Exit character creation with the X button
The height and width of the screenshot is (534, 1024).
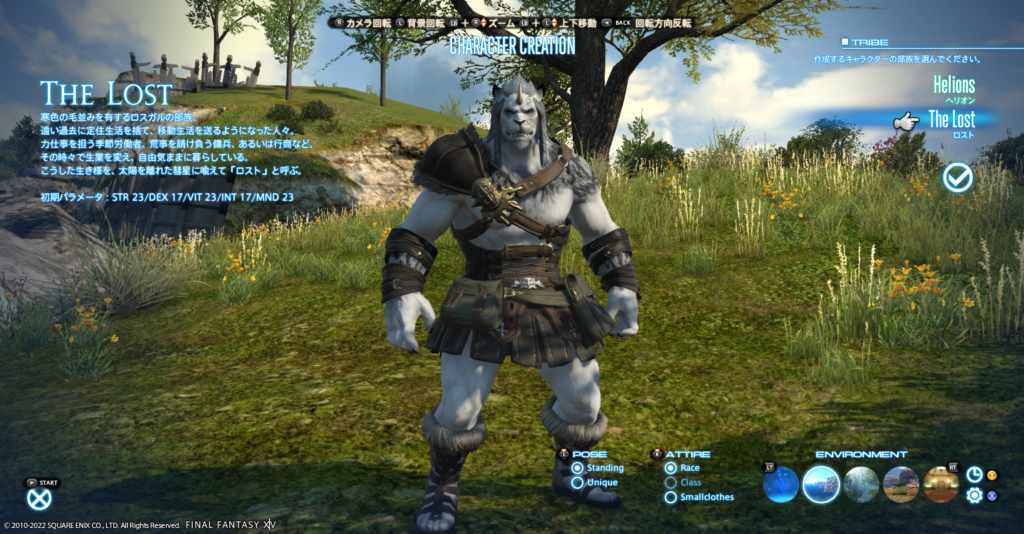click(39, 499)
